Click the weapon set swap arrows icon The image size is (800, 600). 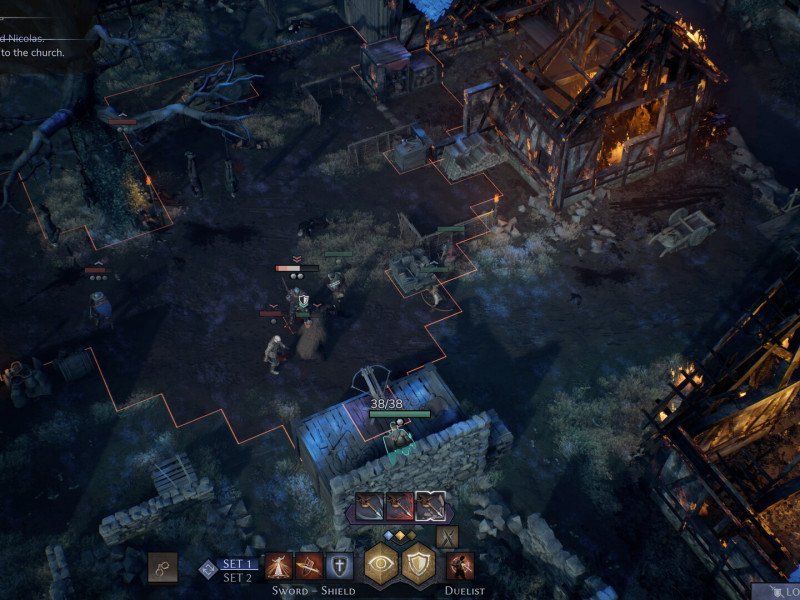[x=208, y=569]
